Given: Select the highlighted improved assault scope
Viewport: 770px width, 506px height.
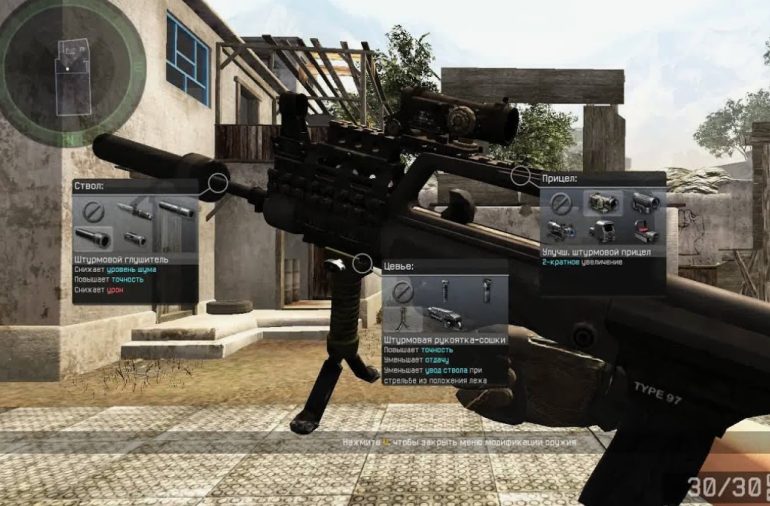Looking at the screenshot, I should coord(602,204).
